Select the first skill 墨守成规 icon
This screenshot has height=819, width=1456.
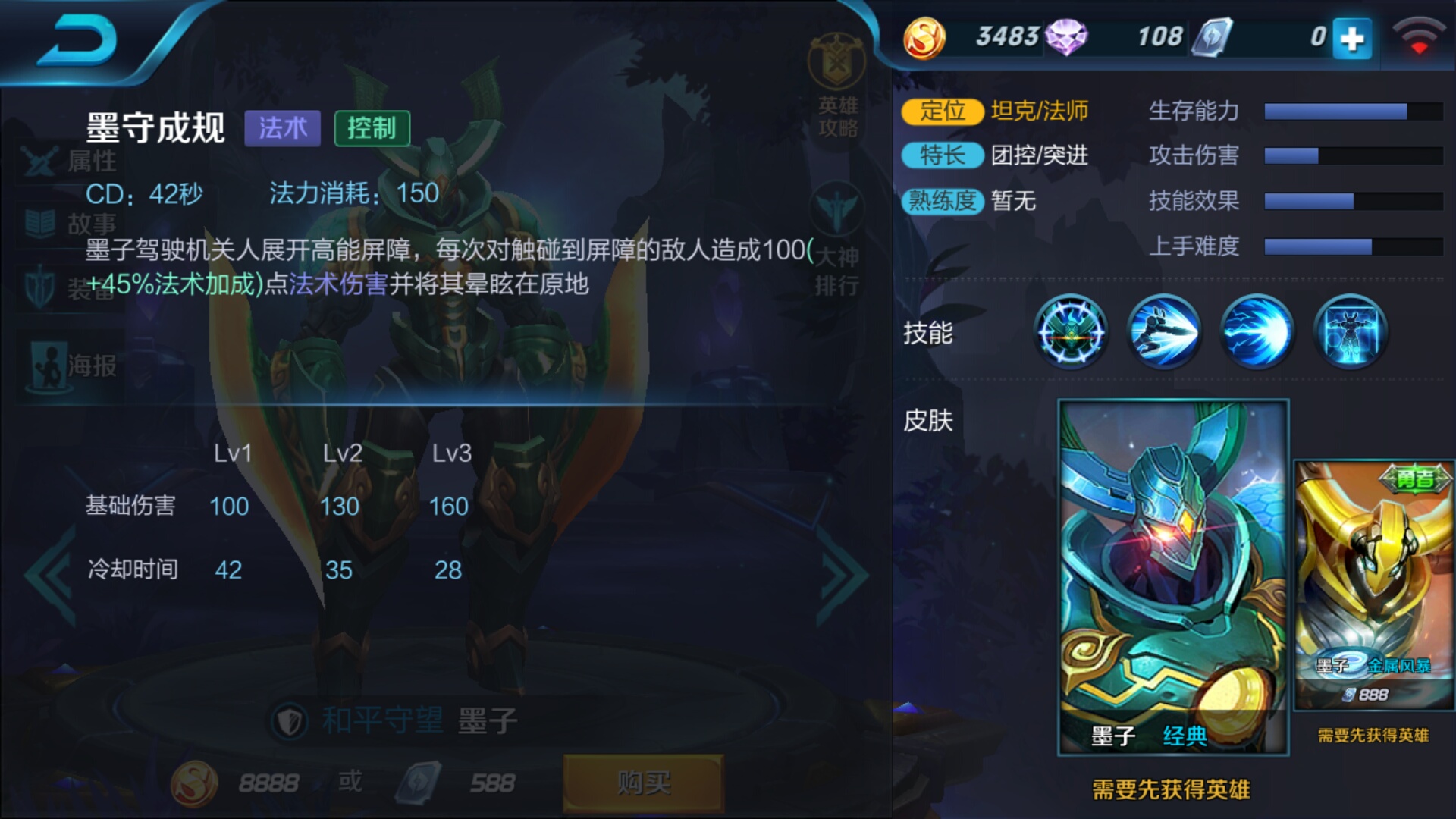1070,332
